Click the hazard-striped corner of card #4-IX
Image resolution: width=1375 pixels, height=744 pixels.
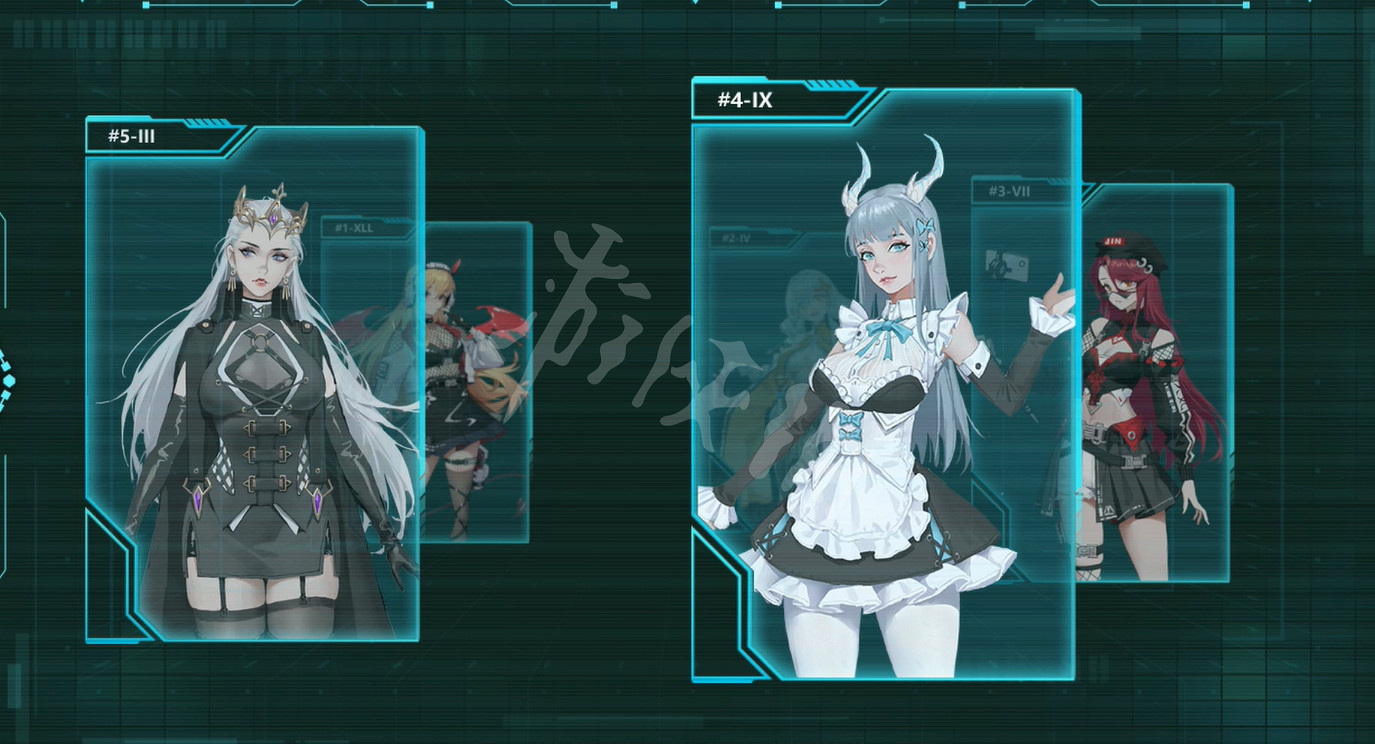(x=832, y=82)
